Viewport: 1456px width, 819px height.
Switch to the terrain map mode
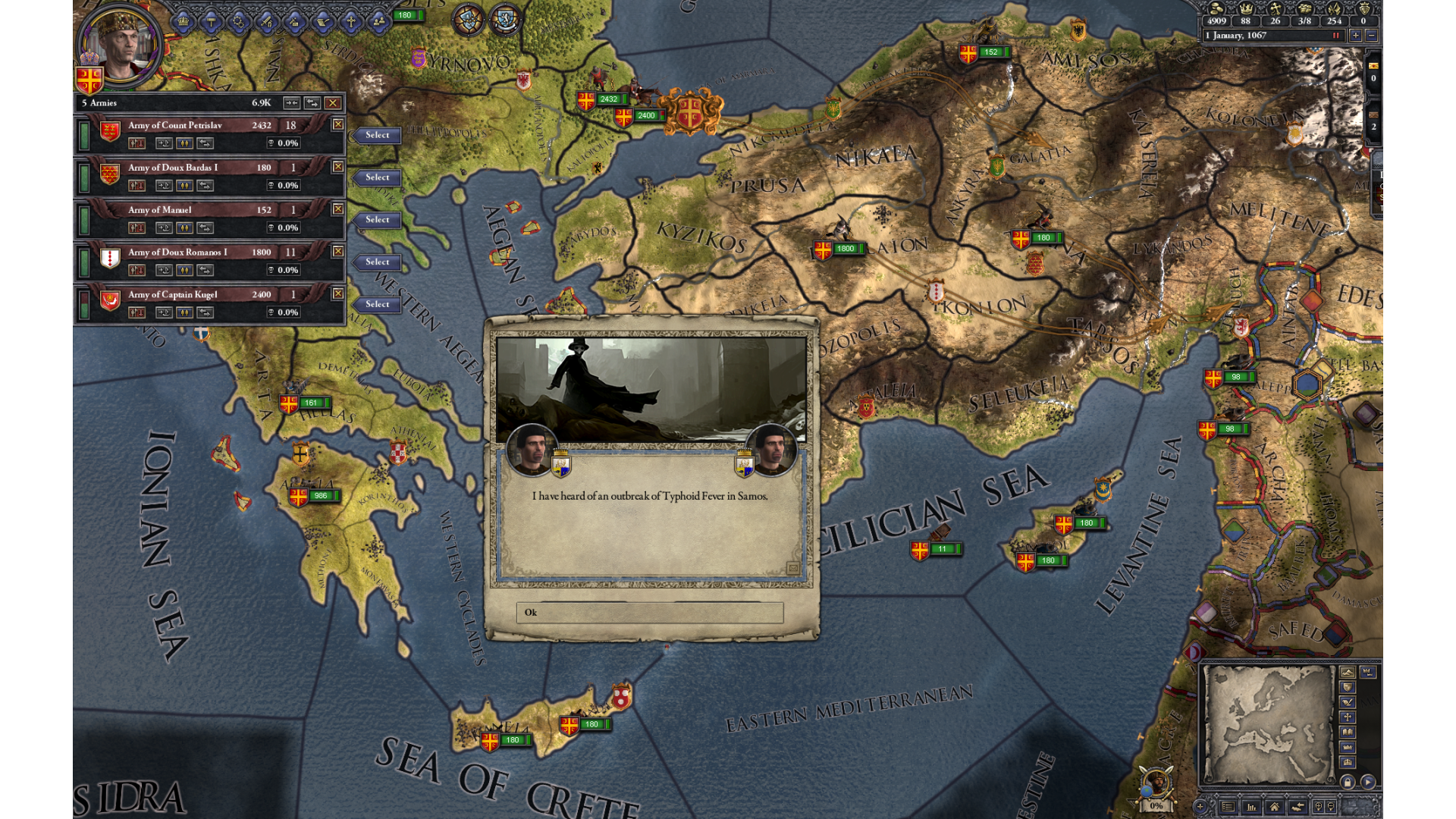point(1348,673)
